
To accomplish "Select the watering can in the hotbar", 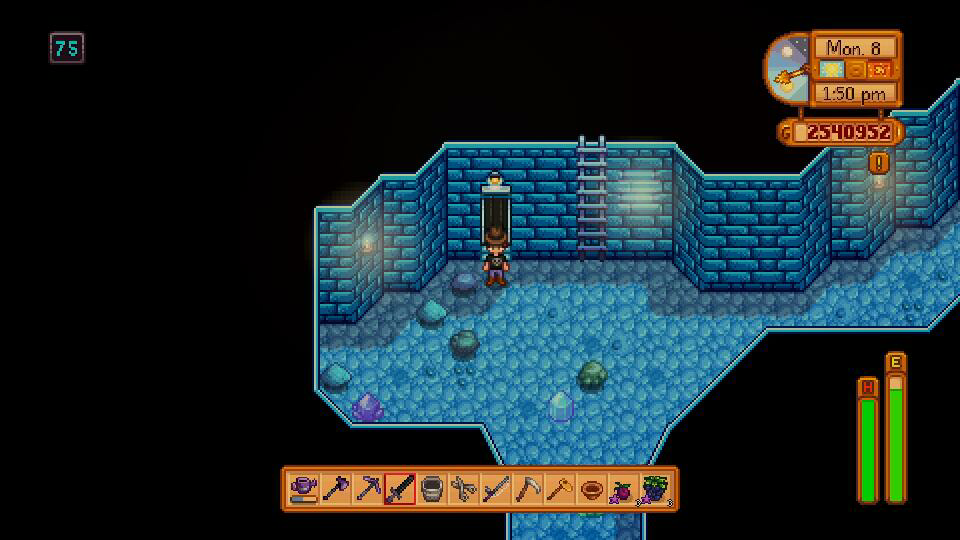I will pyautogui.click(x=304, y=489).
